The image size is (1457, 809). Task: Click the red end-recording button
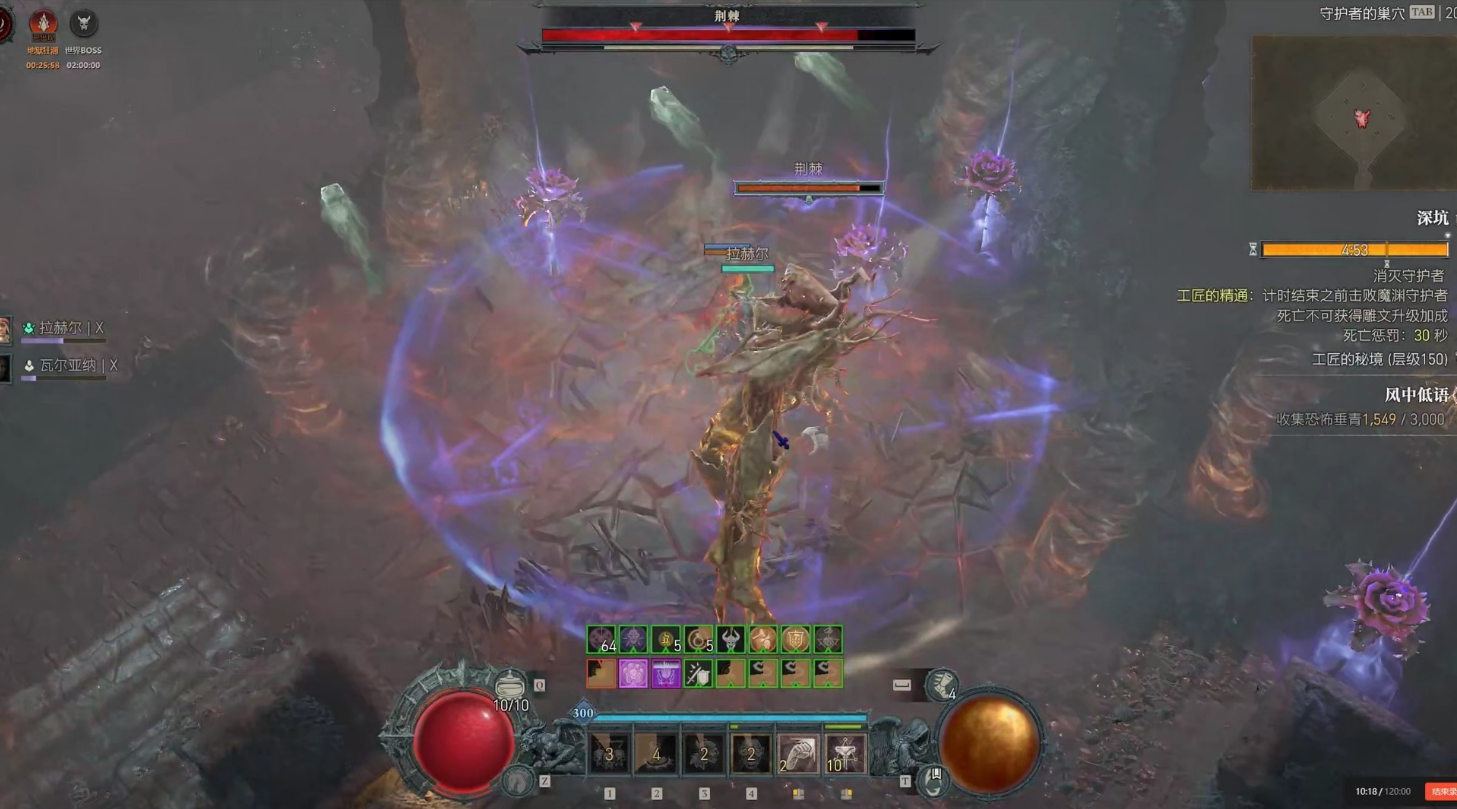(x=1442, y=791)
